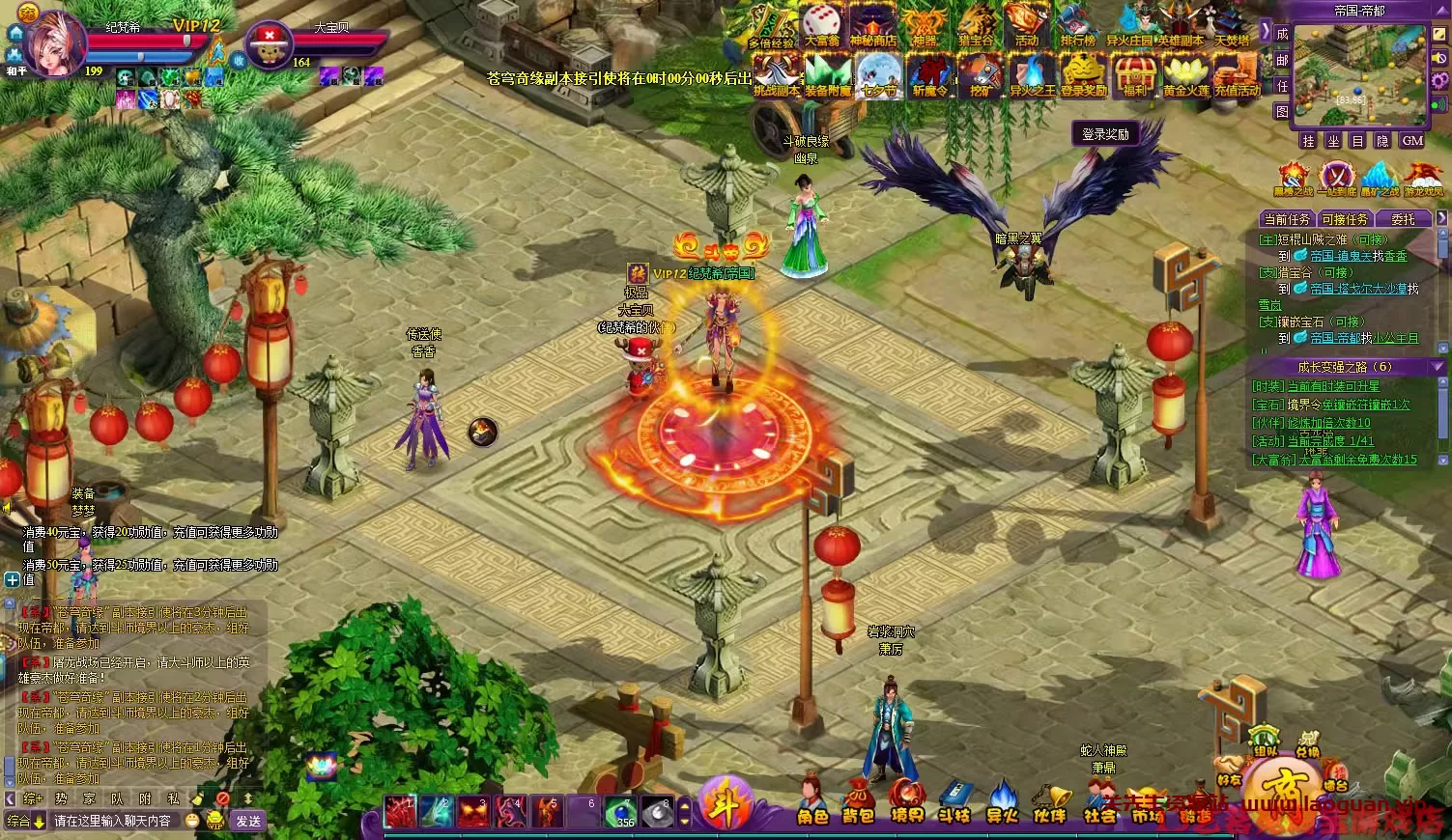The height and width of the screenshot is (840, 1452).
Task: Open the 排行榜 leaderboard icon
Action: tap(1079, 24)
